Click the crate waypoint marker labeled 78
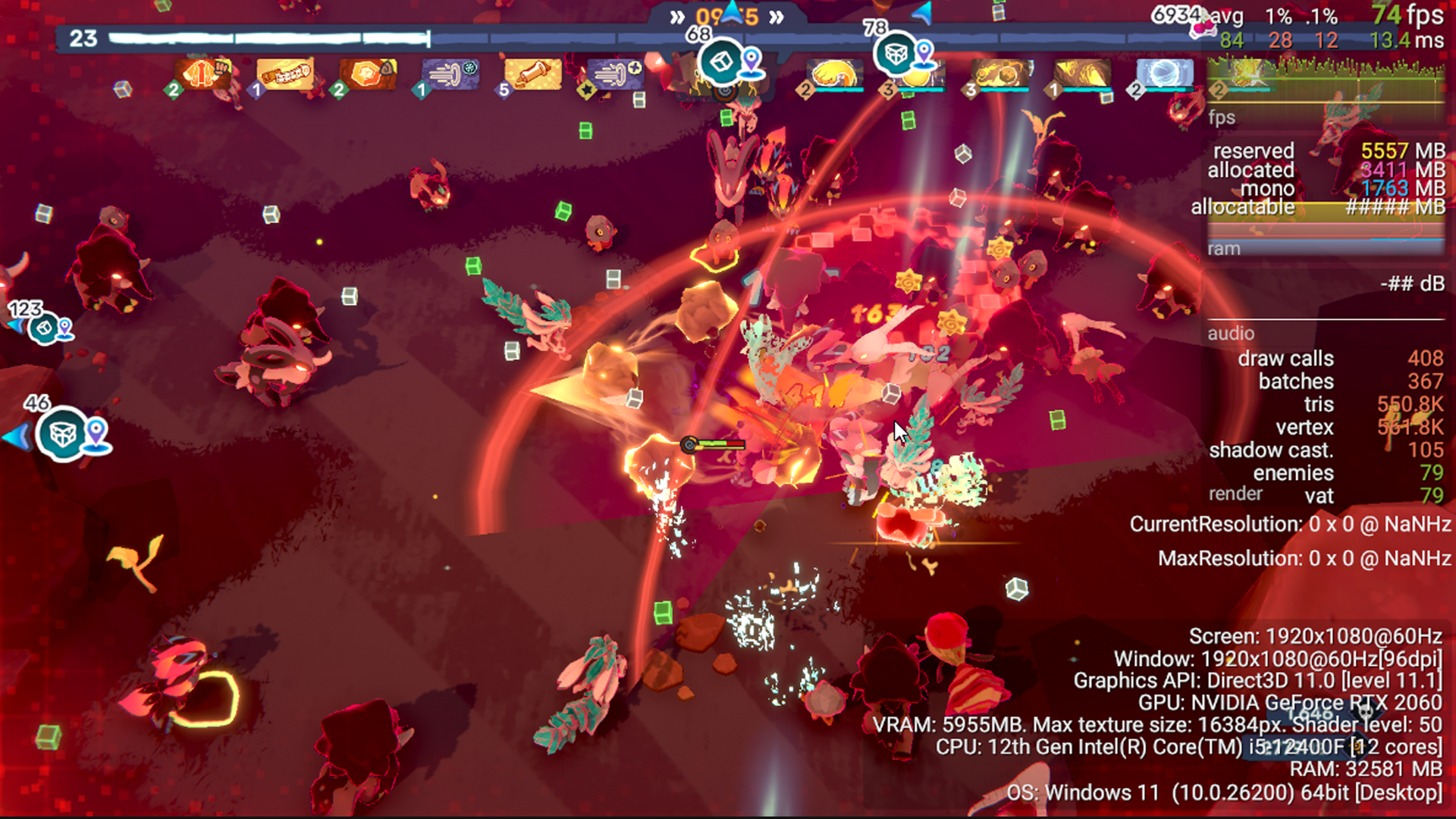The image size is (1456, 819). (x=896, y=54)
